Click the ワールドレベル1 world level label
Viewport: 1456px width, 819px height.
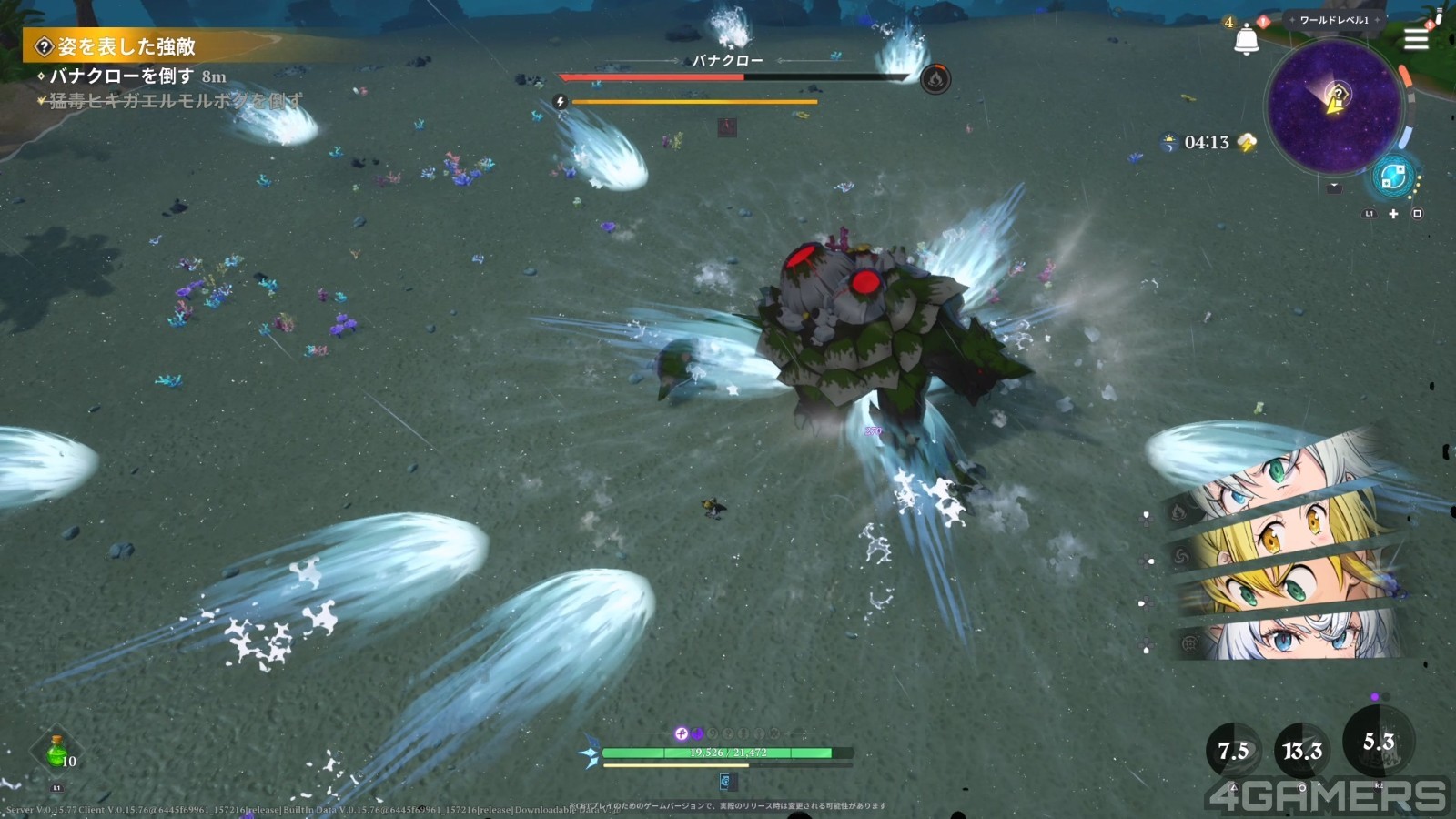click(1333, 20)
